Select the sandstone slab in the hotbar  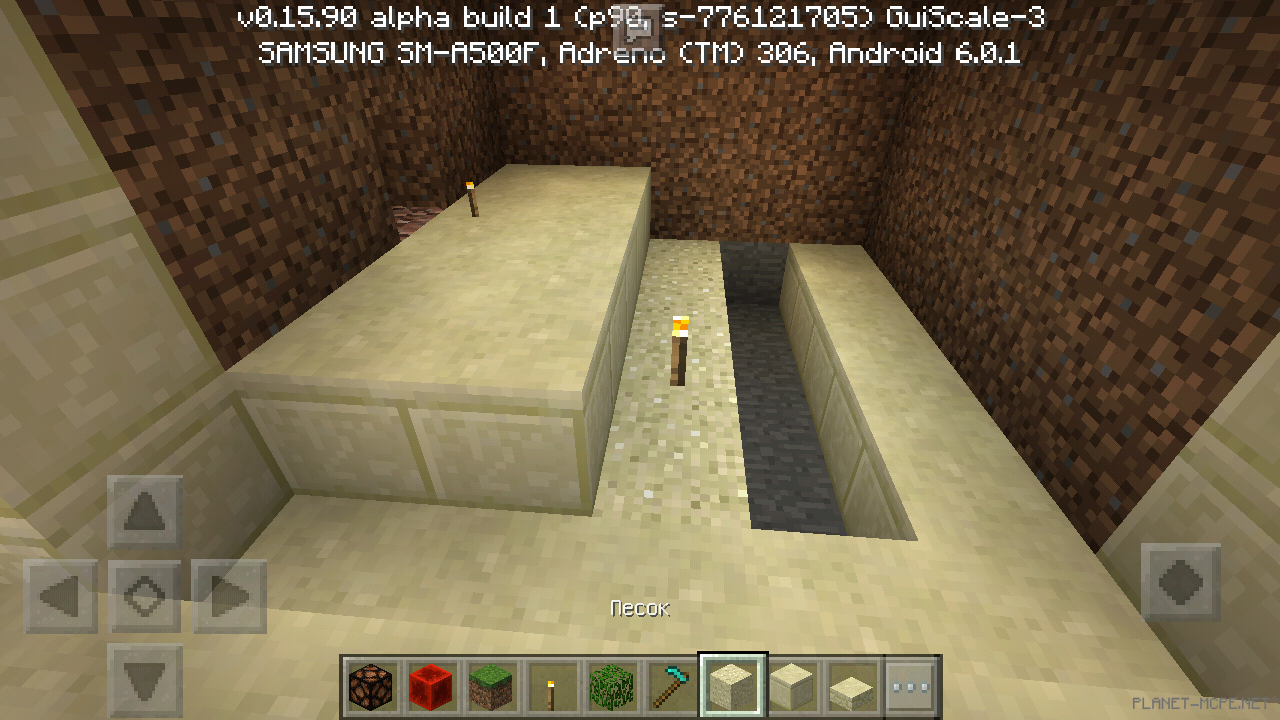pos(851,685)
